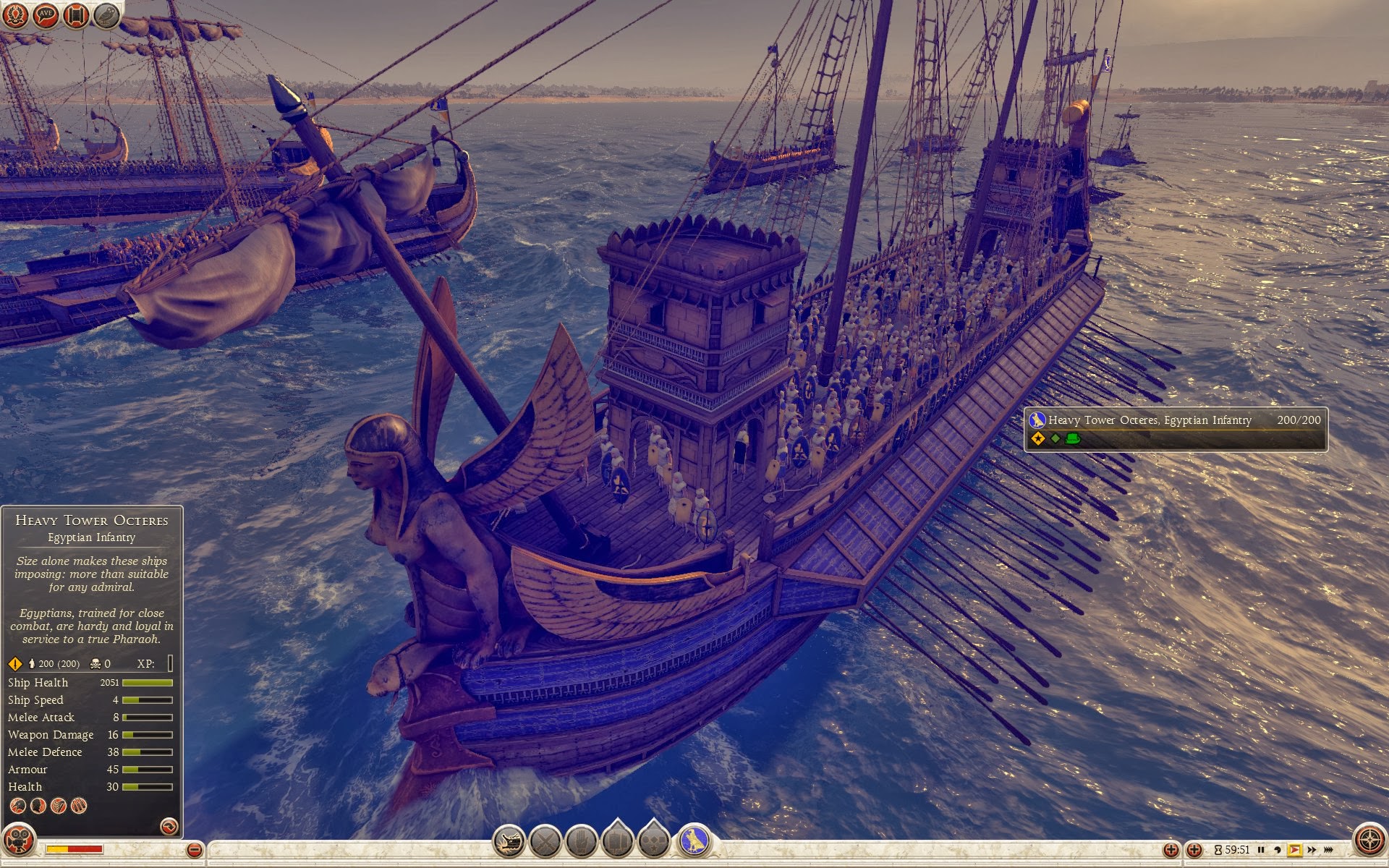This screenshot has width=1389, height=868.
Task: Pause the battle
Action: tap(1261, 850)
